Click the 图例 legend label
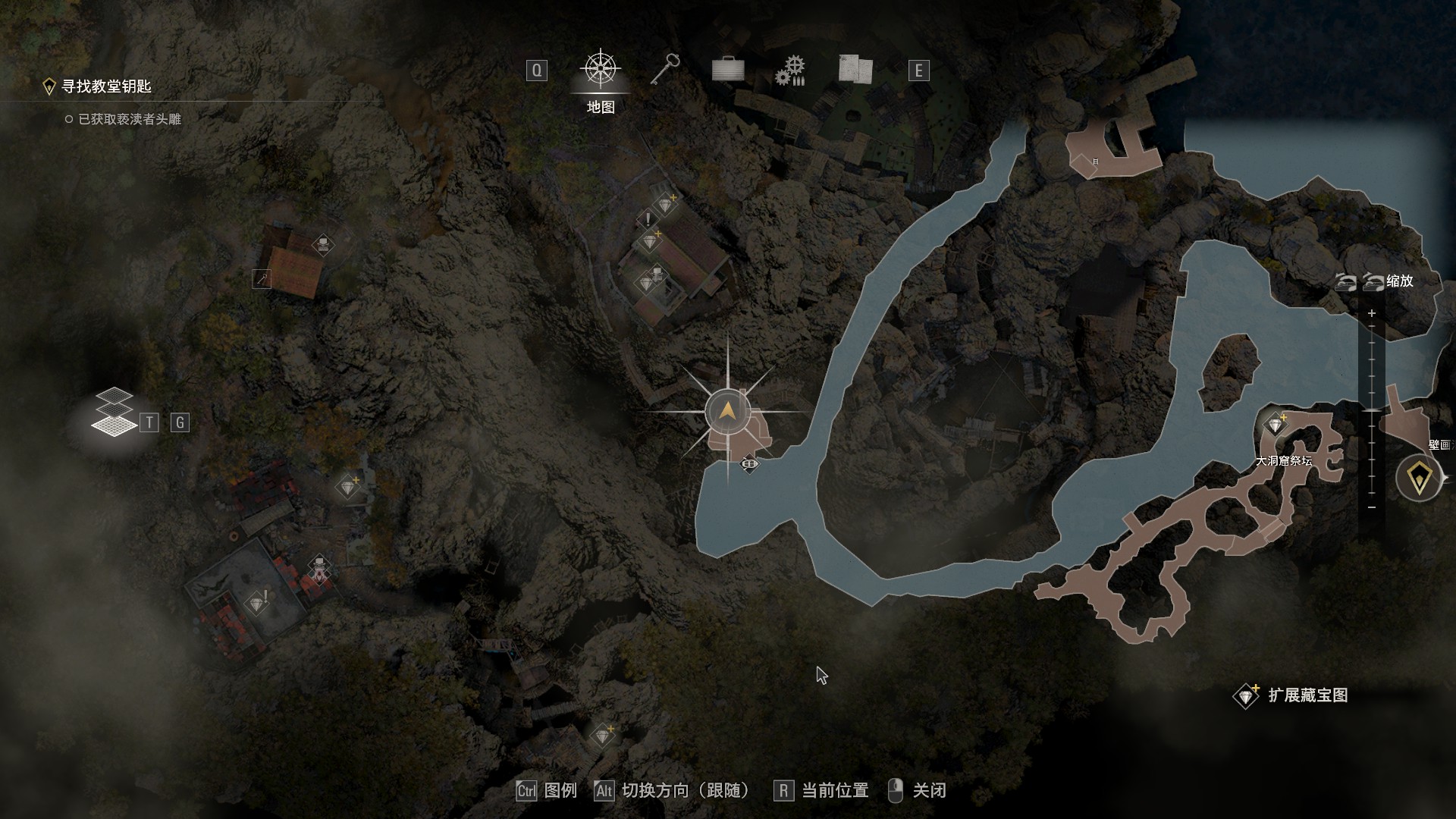This screenshot has height=819, width=1456. click(560, 791)
